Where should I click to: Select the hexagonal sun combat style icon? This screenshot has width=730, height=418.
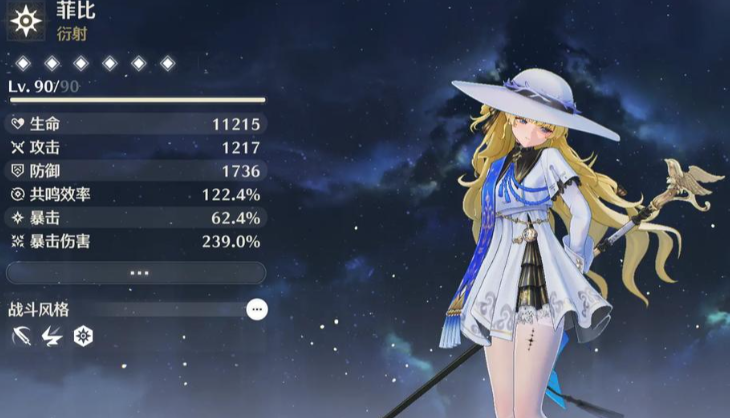(x=83, y=337)
